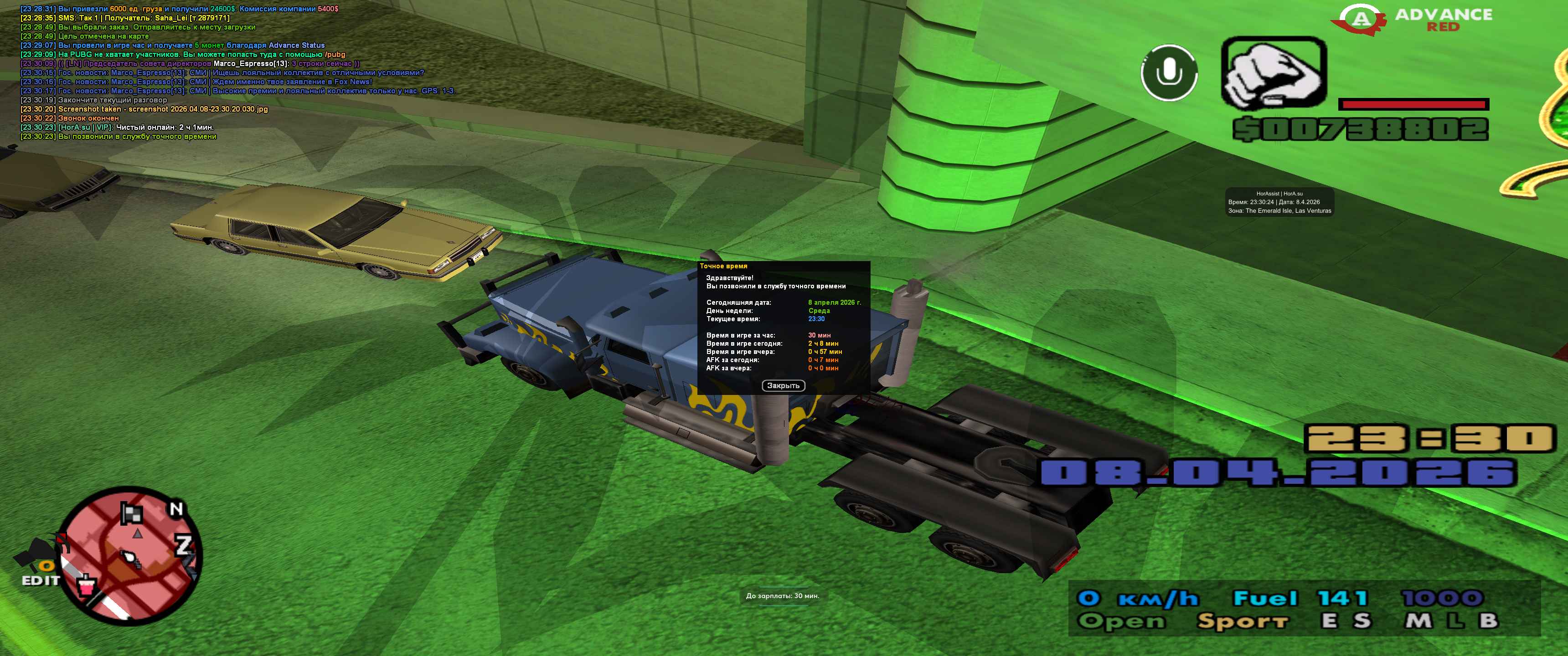Viewport: 1568px width, 656px height.
Task: Click the checkered flag marker on minimap
Action: click(131, 513)
